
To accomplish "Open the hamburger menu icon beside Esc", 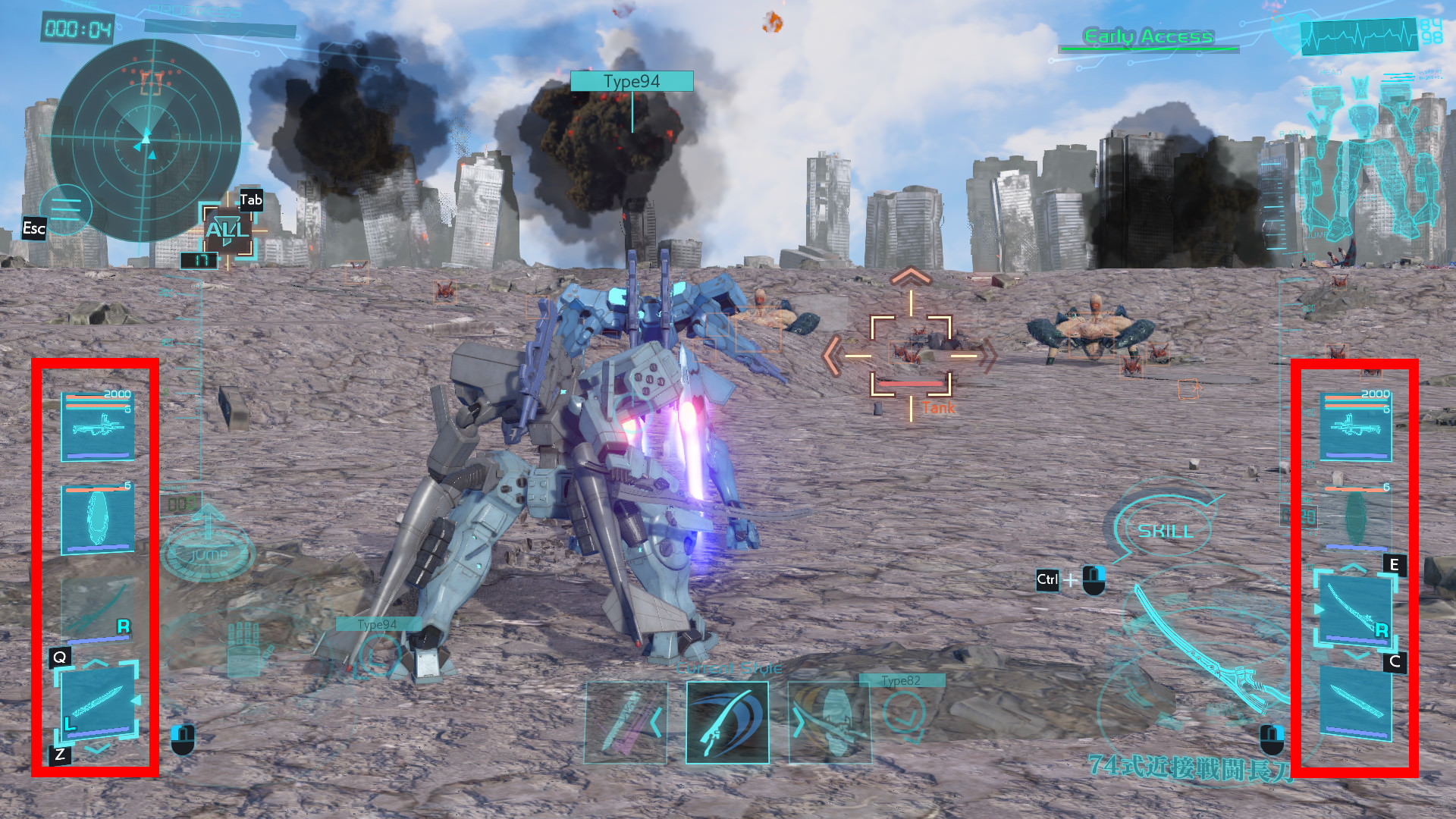I will coord(66,209).
